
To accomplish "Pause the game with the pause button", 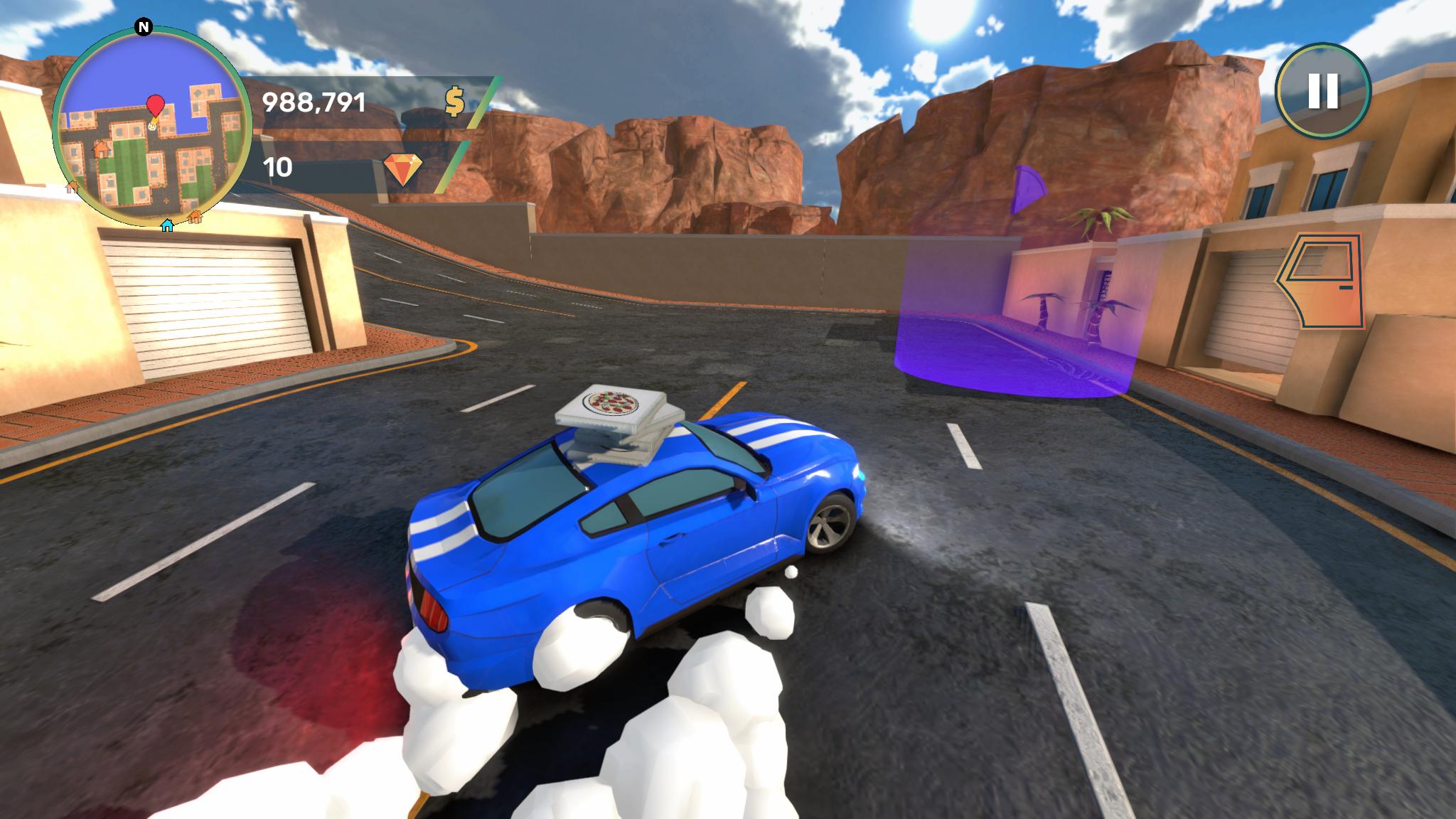I will tap(1322, 90).
